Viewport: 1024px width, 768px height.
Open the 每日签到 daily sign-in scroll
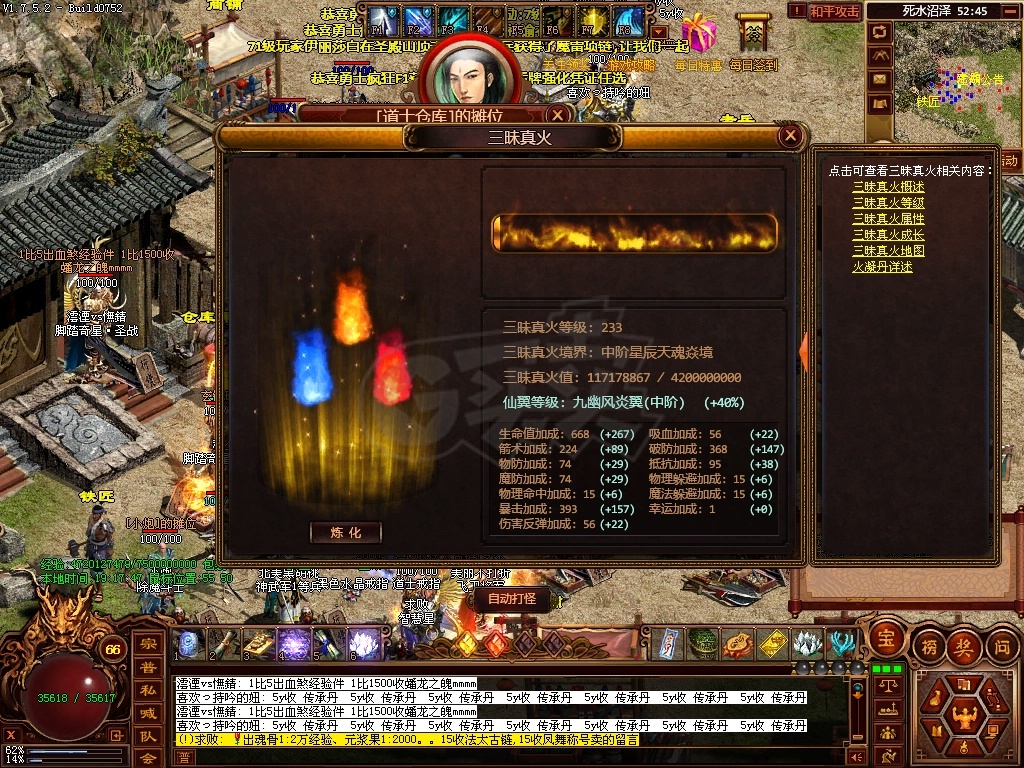coord(752,35)
